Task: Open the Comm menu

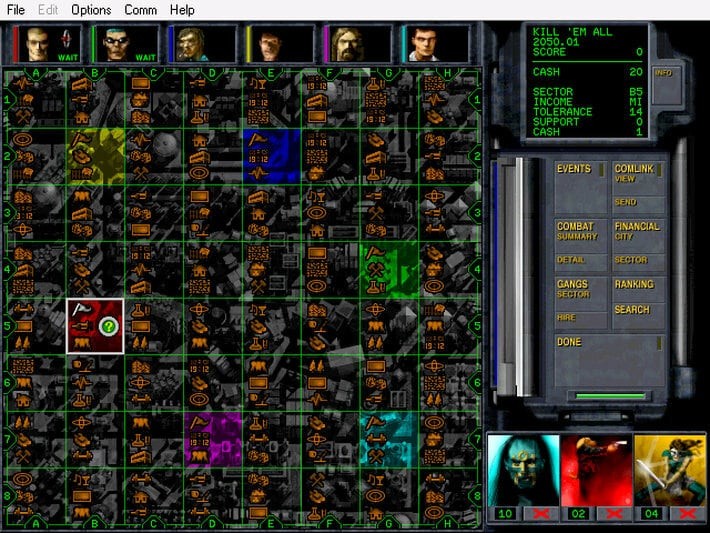Action: pyautogui.click(x=140, y=10)
